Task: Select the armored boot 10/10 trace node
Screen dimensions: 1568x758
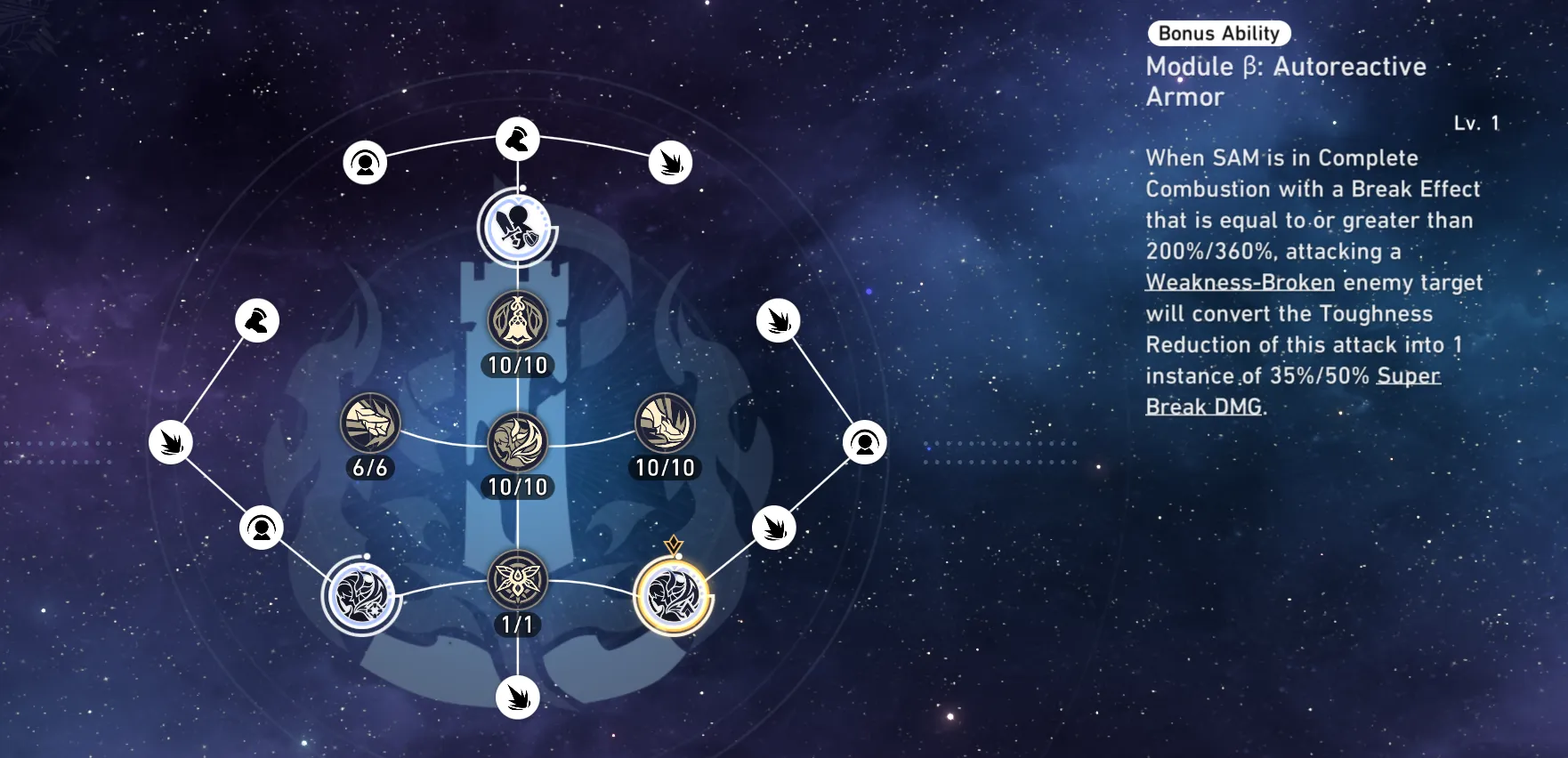Action: click(665, 423)
